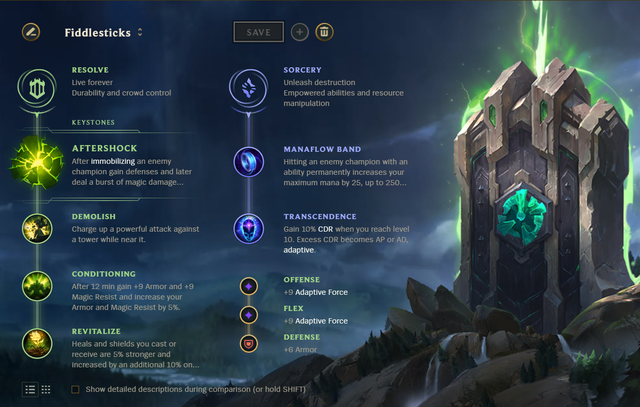Change the Offense adaptive force shard
This screenshot has width=640, height=407.
(x=248, y=286)
